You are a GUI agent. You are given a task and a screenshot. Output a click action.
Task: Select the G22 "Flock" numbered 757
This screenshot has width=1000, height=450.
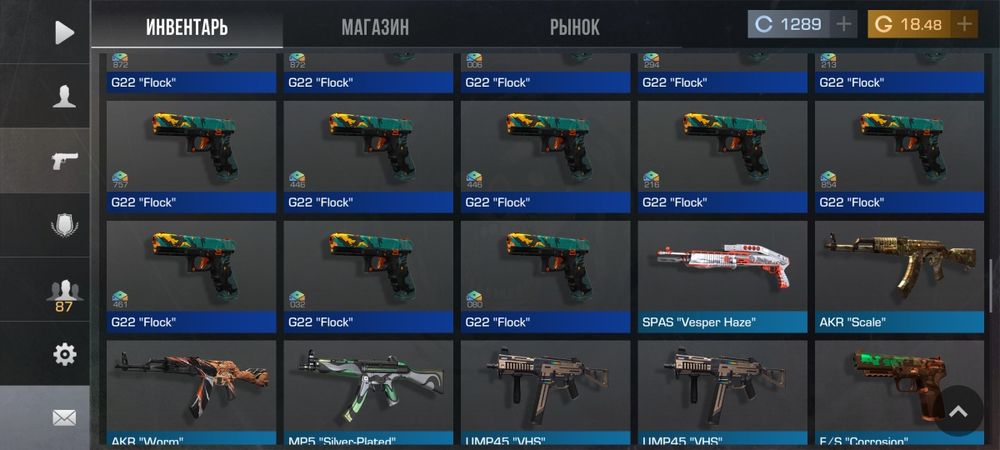coord(190,155)
